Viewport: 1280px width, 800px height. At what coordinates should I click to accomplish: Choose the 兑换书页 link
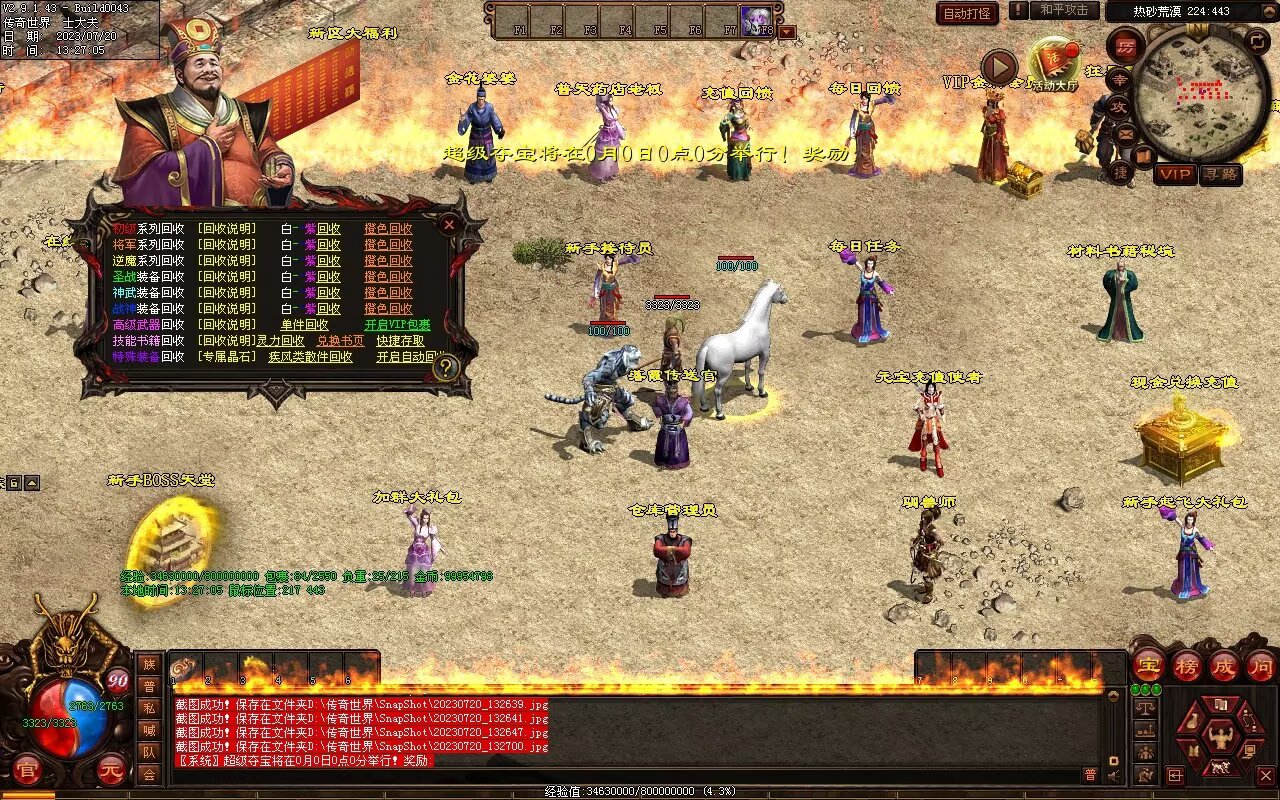pyautogui.click(x=341, y=341)
